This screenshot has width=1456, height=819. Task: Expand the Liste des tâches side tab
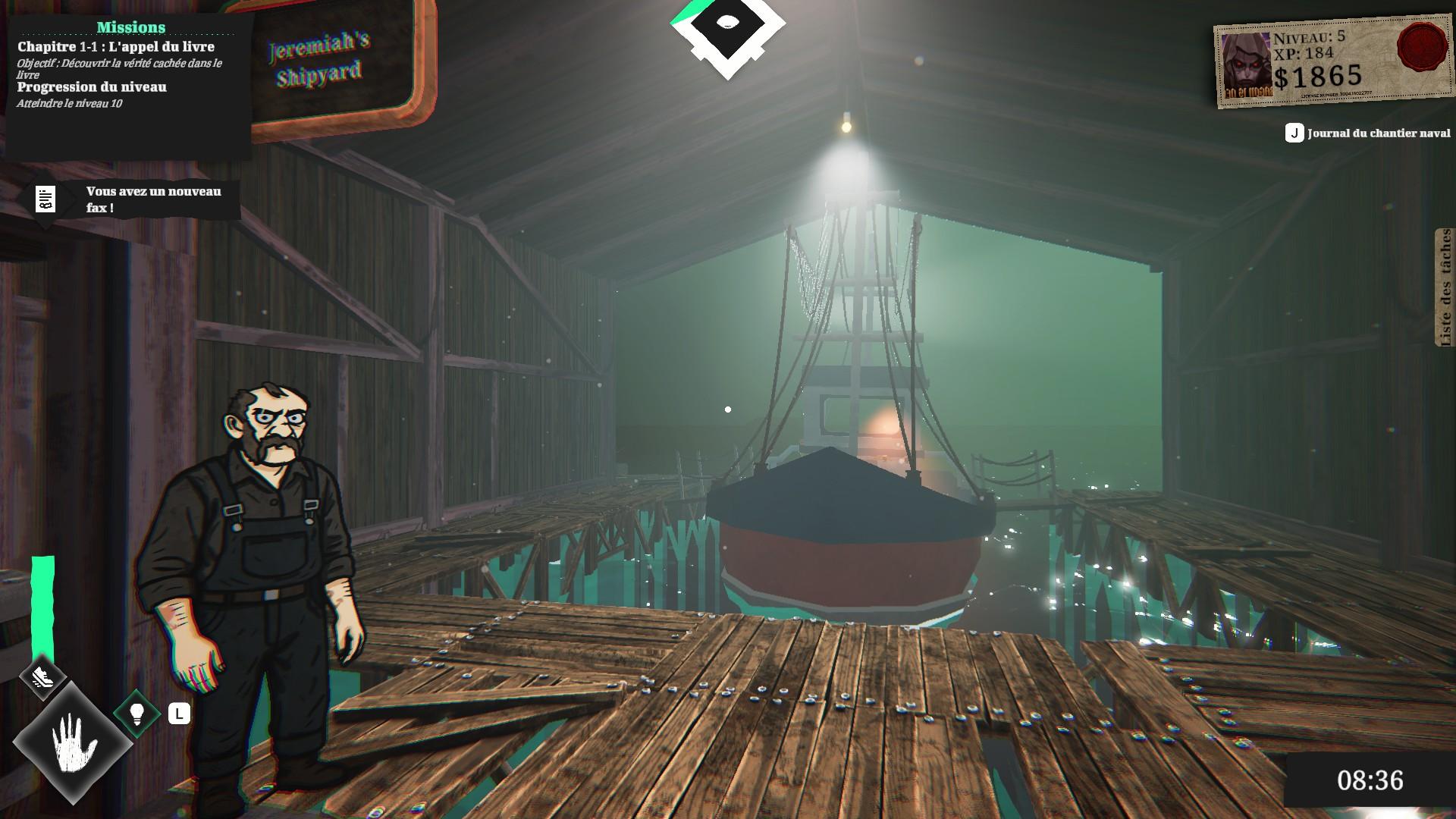(1445, 287)
